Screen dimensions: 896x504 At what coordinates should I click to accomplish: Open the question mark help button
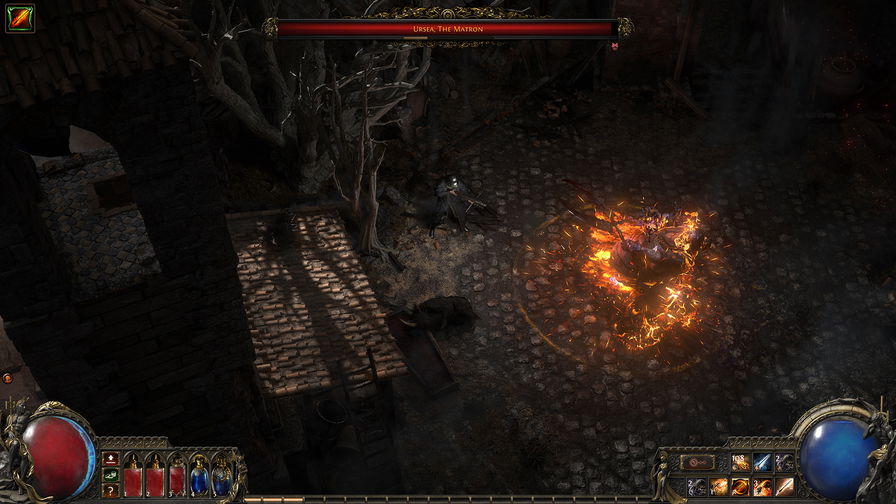pos(110,489)
